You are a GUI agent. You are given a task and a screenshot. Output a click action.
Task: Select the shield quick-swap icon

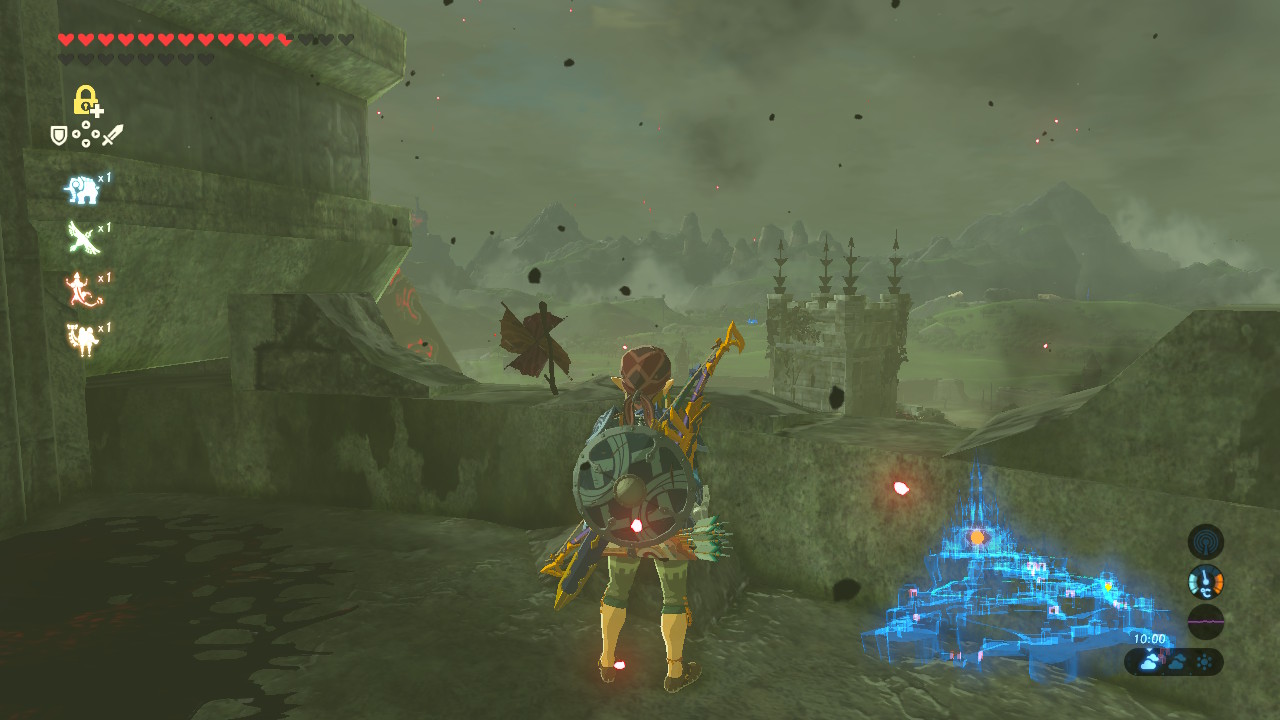pos(59,135)
